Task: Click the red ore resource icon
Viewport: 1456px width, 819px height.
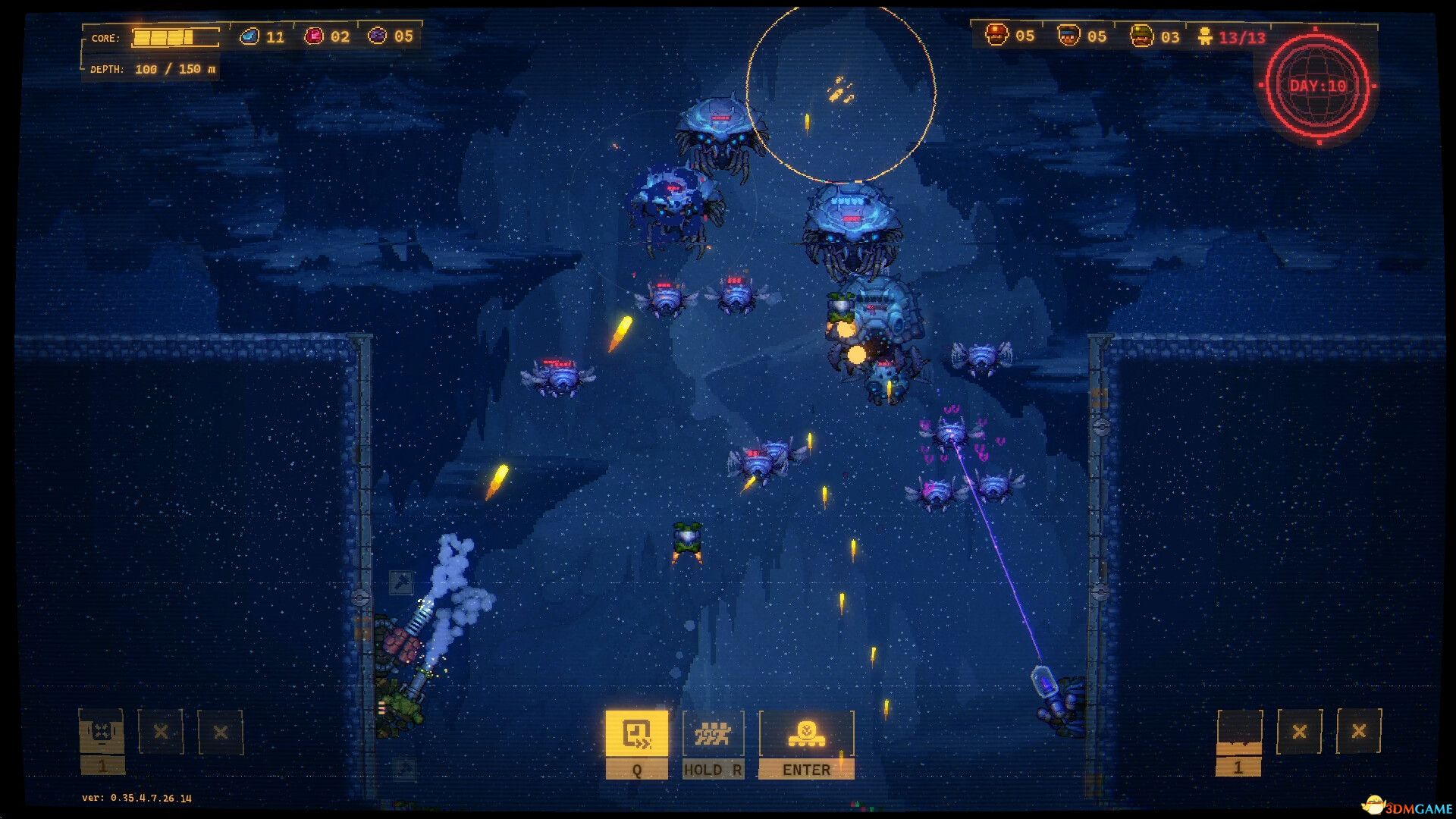Action: (313, 36)
